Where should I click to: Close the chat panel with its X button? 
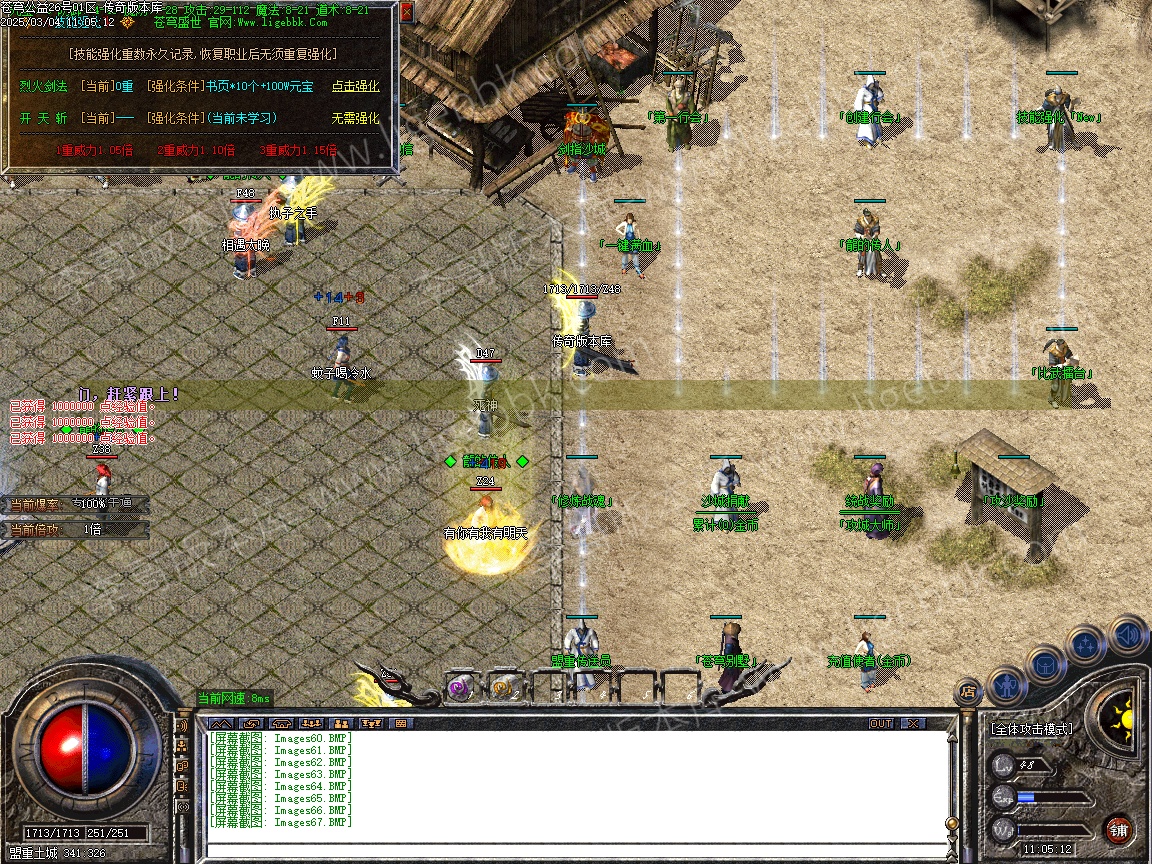[912, 723]
